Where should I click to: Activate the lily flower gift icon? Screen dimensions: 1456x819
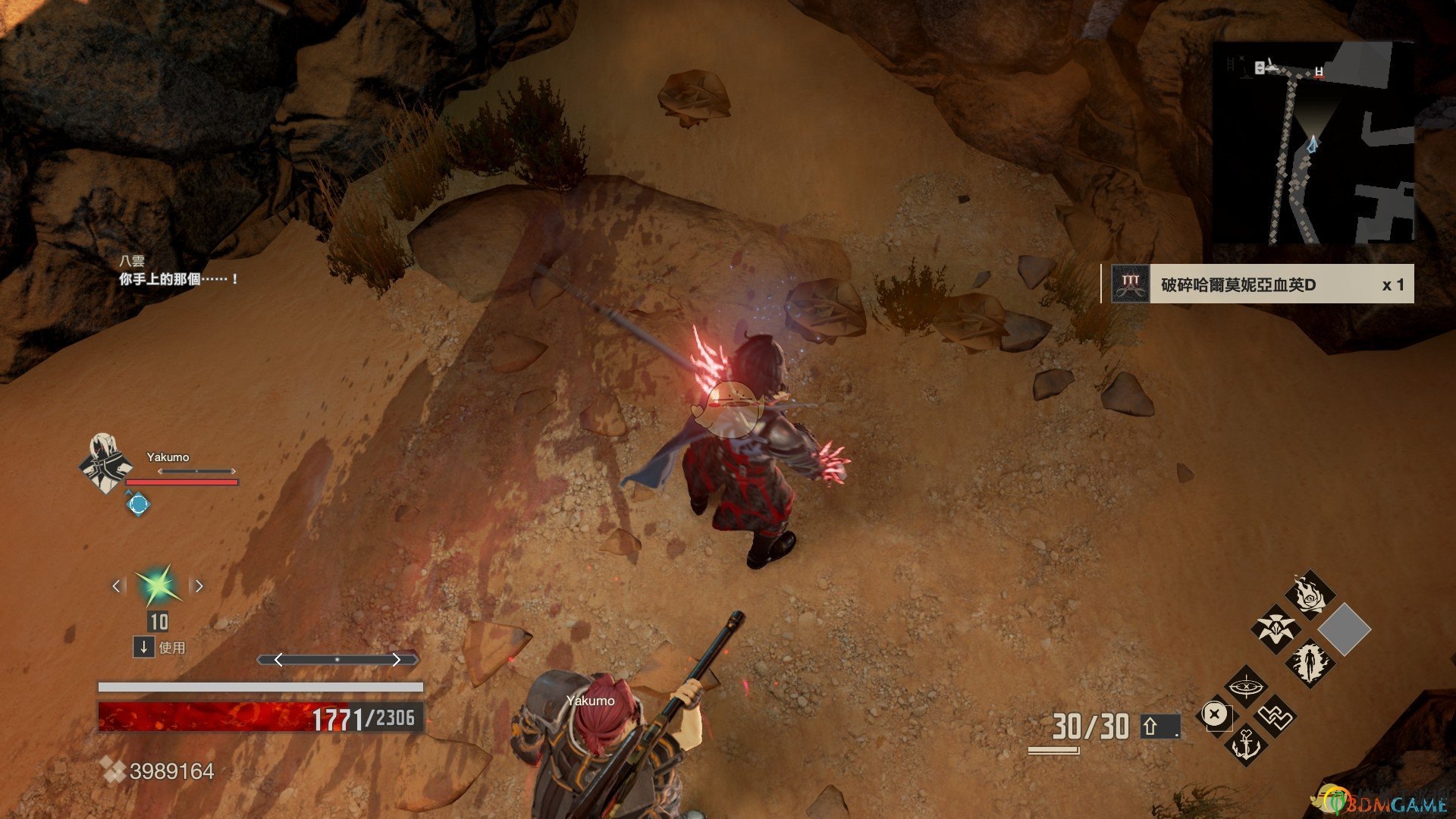tap(1276, 628)
